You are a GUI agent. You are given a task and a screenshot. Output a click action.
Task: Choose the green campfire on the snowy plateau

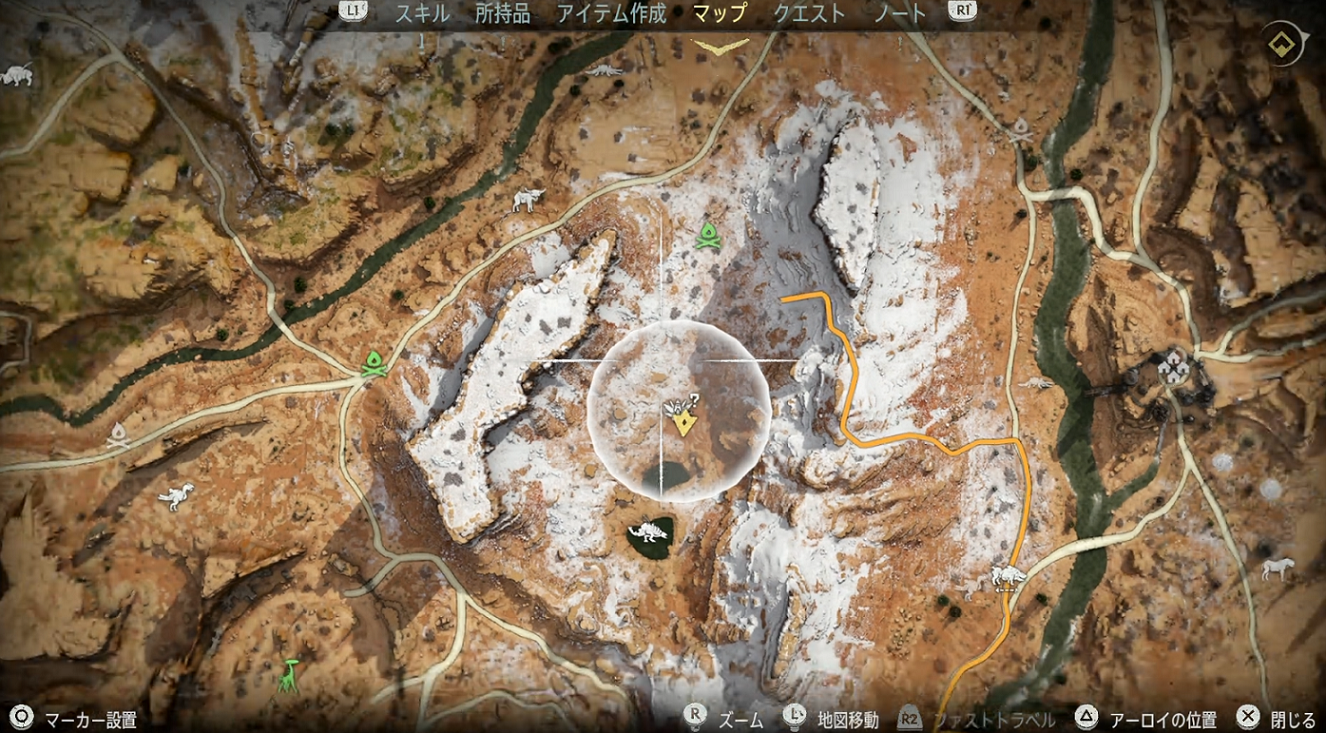click(x=708, y=235)
